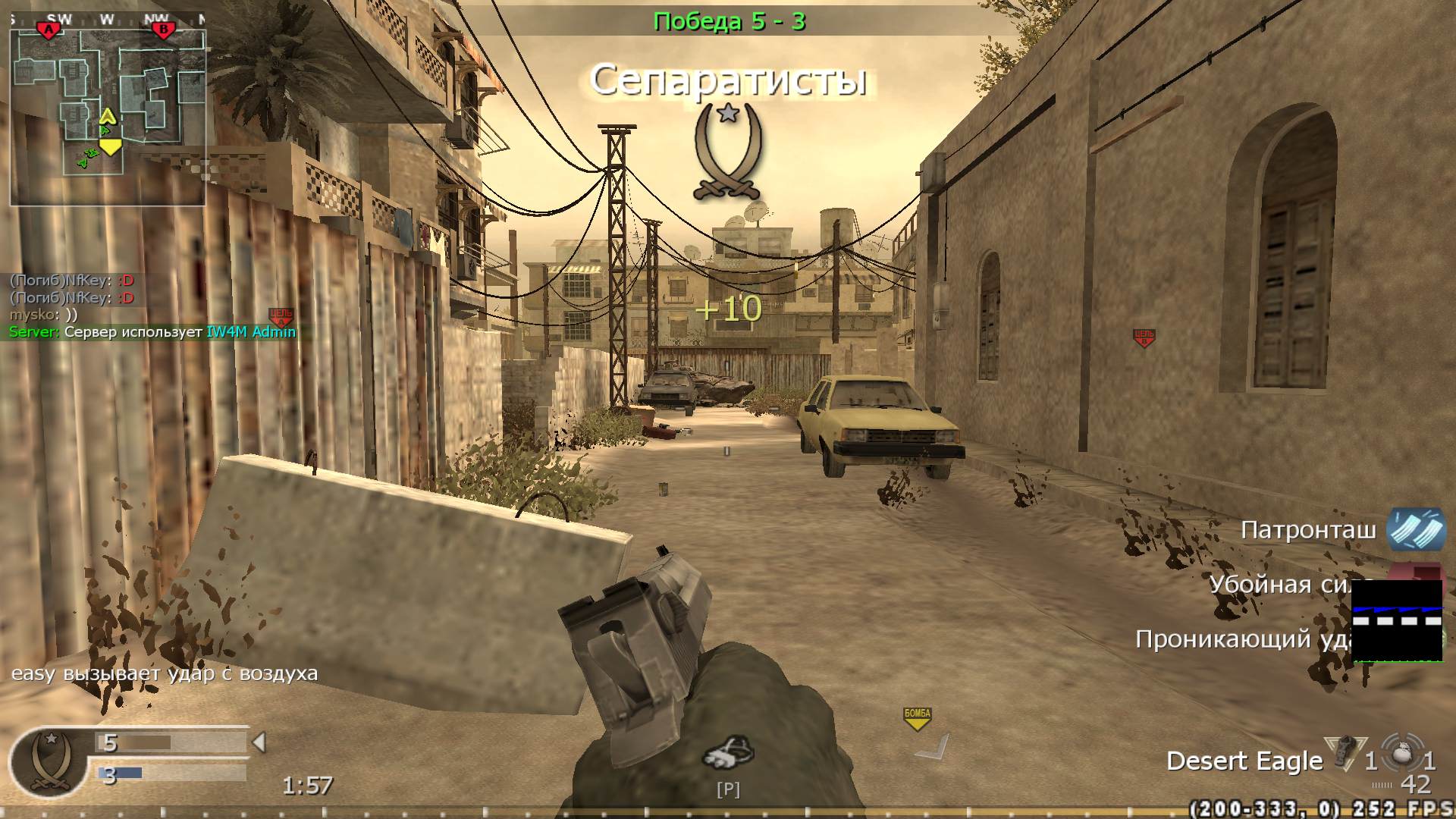Click the Сепаратисты faction emblem

[727, 152]
